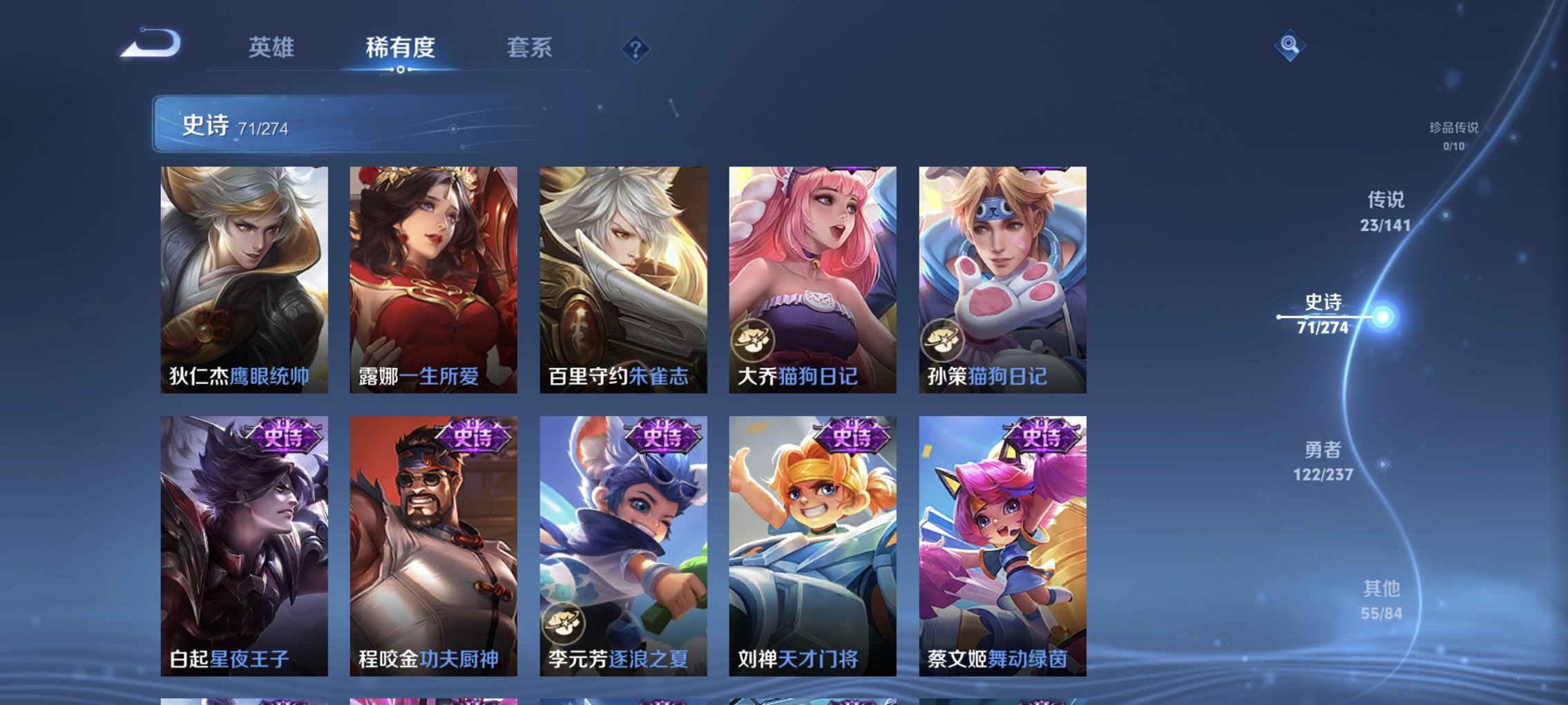Image resolution: width=1568 pixels, height=705 pixels.
Task: Switch to the 套系 tab
Action: coord(528,48)
